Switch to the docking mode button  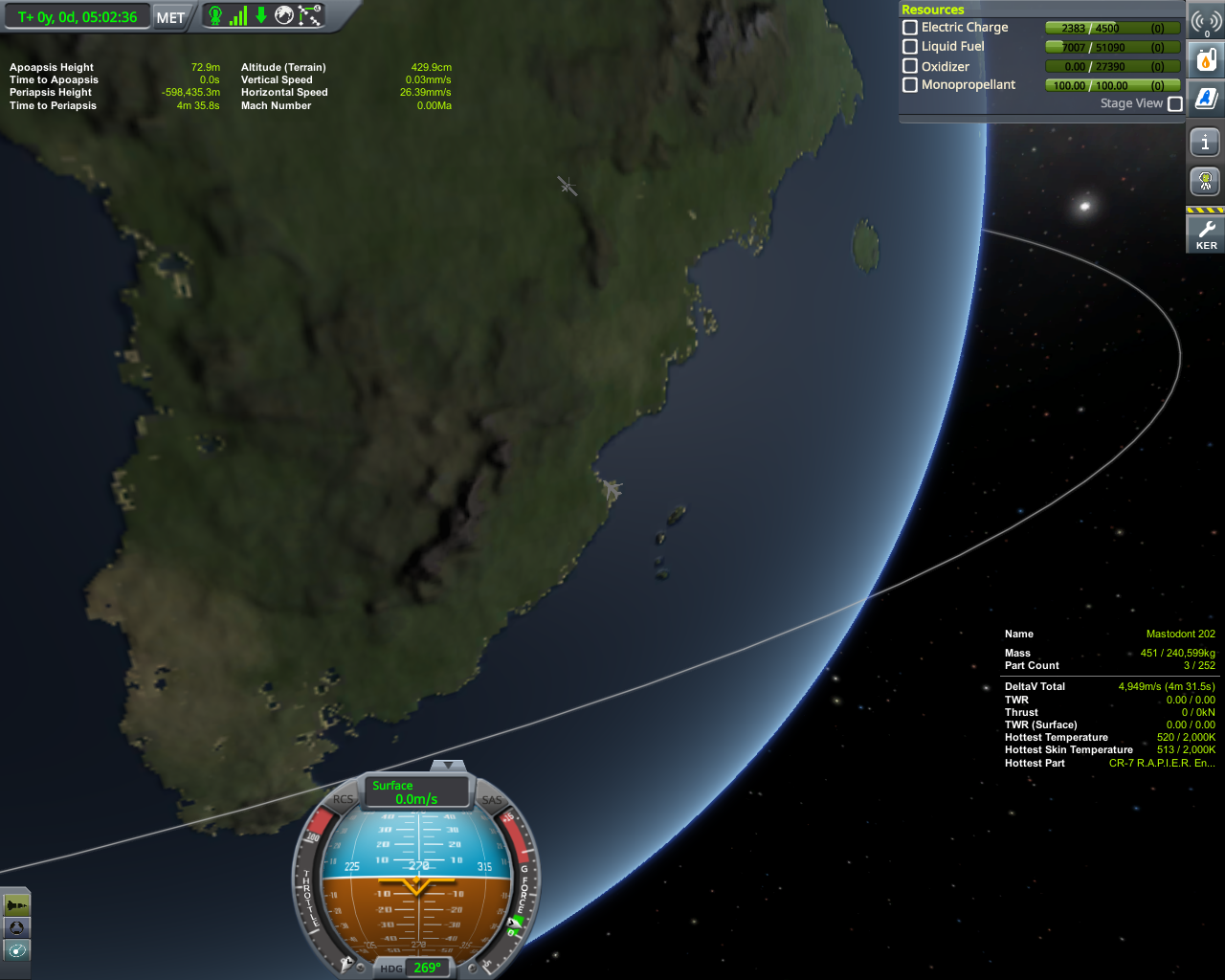pyautogui.click(x=16, y=927)
